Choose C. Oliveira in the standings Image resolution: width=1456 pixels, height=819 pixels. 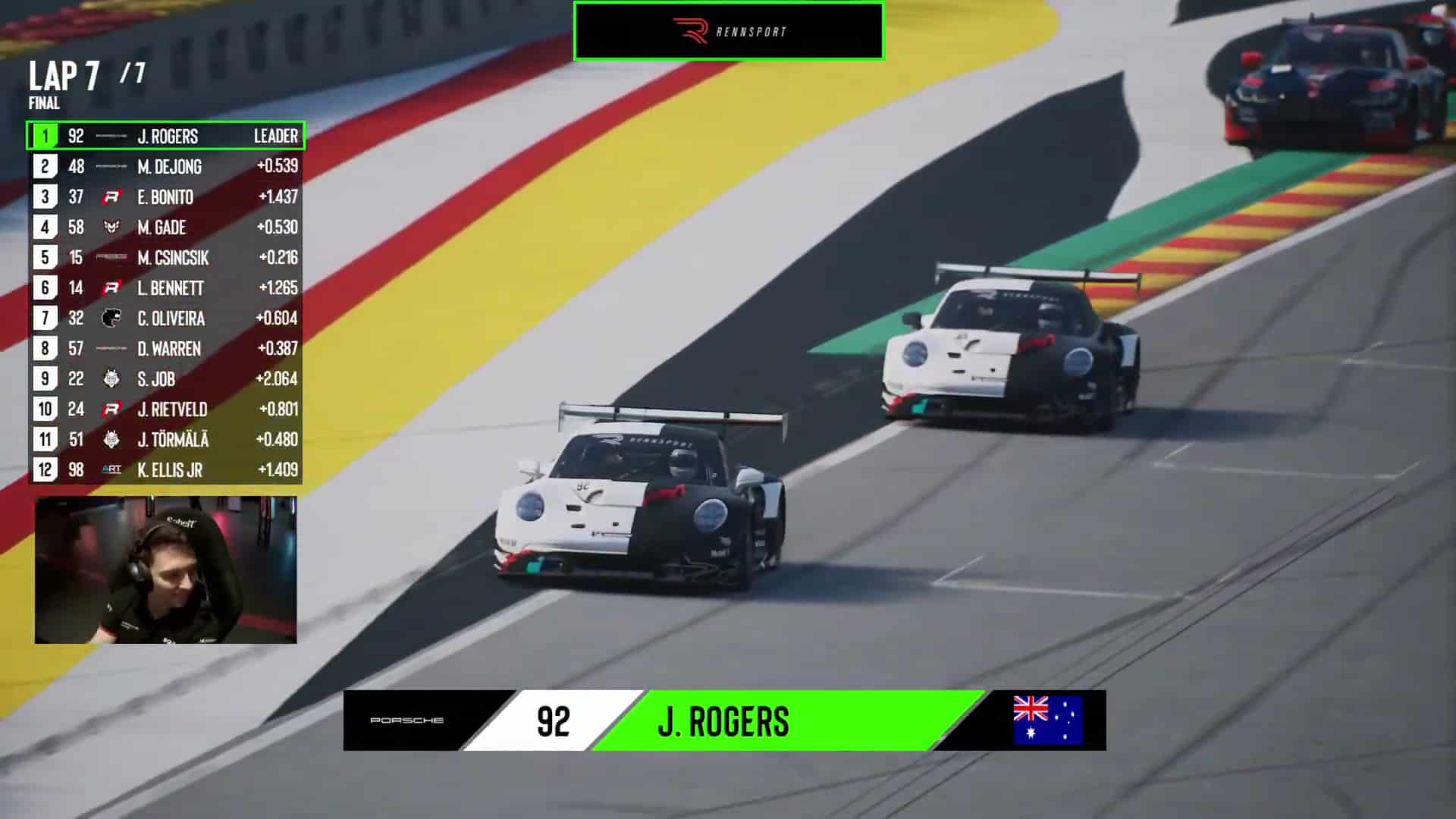(165, 318)
